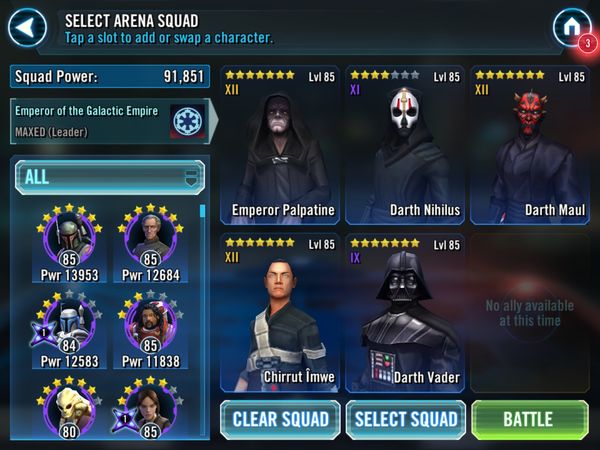Choose the Chirrut Îmwe squad slot
This screenshot has width=600, height=450.
(x=282, y=313)
